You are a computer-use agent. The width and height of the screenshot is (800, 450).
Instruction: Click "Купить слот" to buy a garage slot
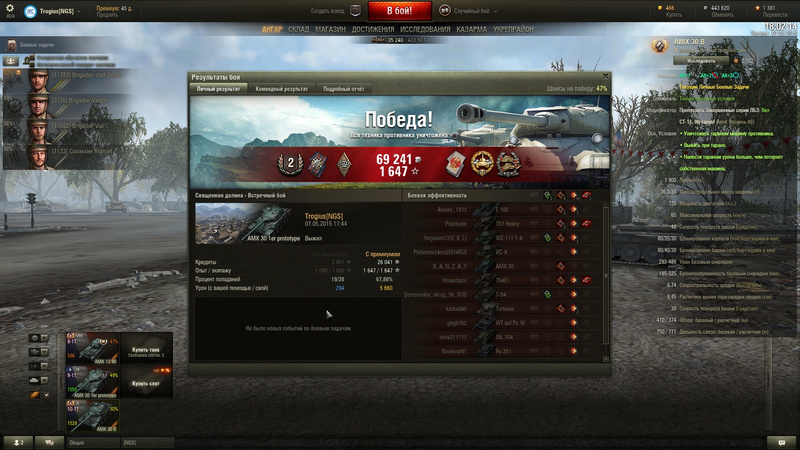(146, 383)
